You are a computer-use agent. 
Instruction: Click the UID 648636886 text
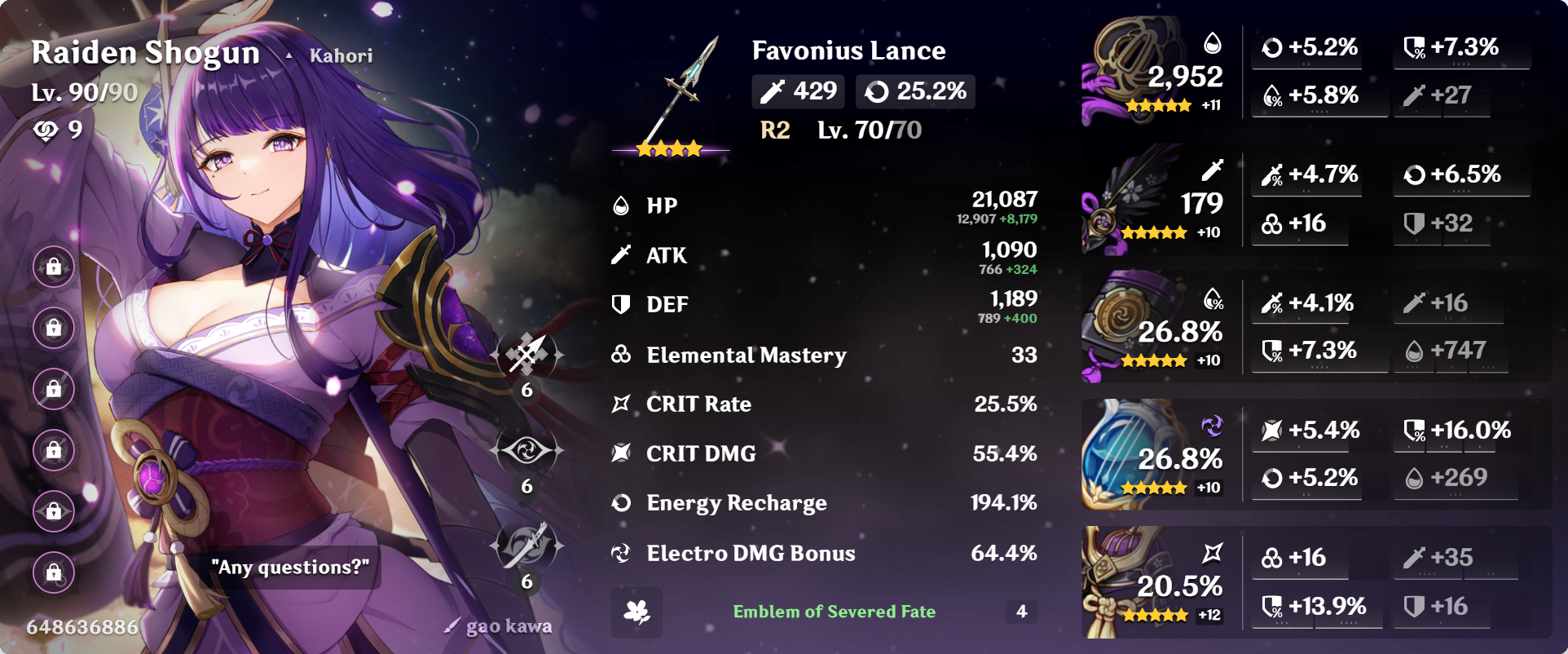[x=81, y=626]
